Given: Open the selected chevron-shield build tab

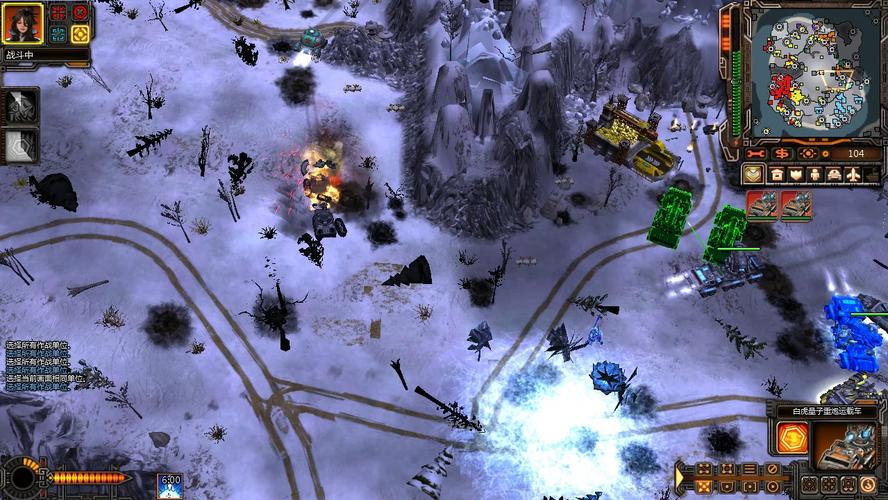Looking at the screenshot, I should click(755, 175).
